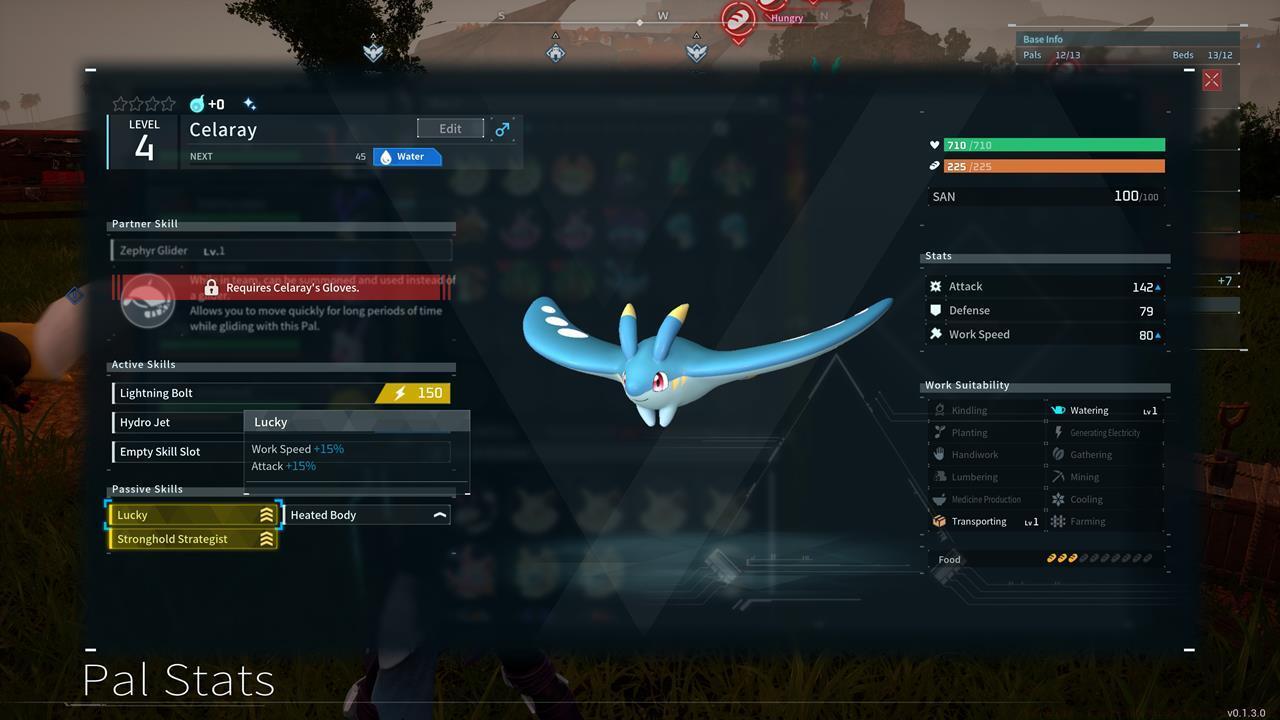The width and height of the screenshot is (1280, 720).
Task: Collapse the Lucky passive skill details
Action: click(265, 514)
